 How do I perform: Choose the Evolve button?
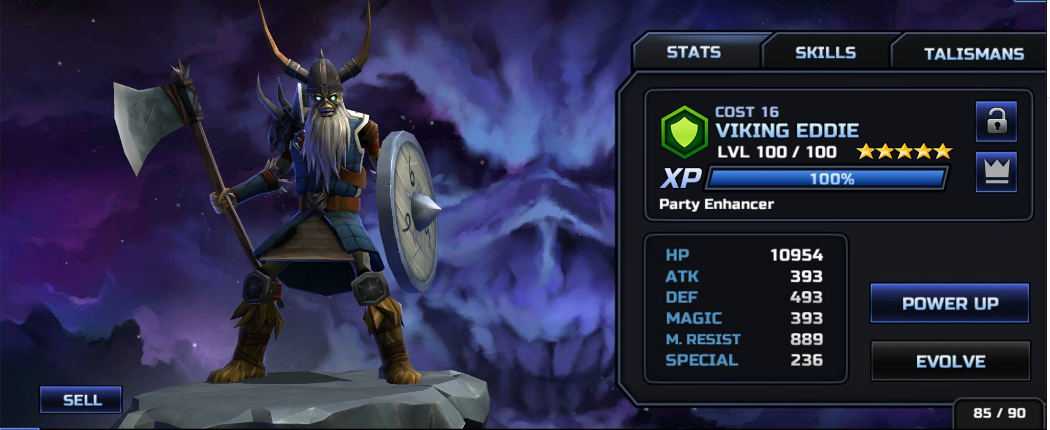[950, 361]
